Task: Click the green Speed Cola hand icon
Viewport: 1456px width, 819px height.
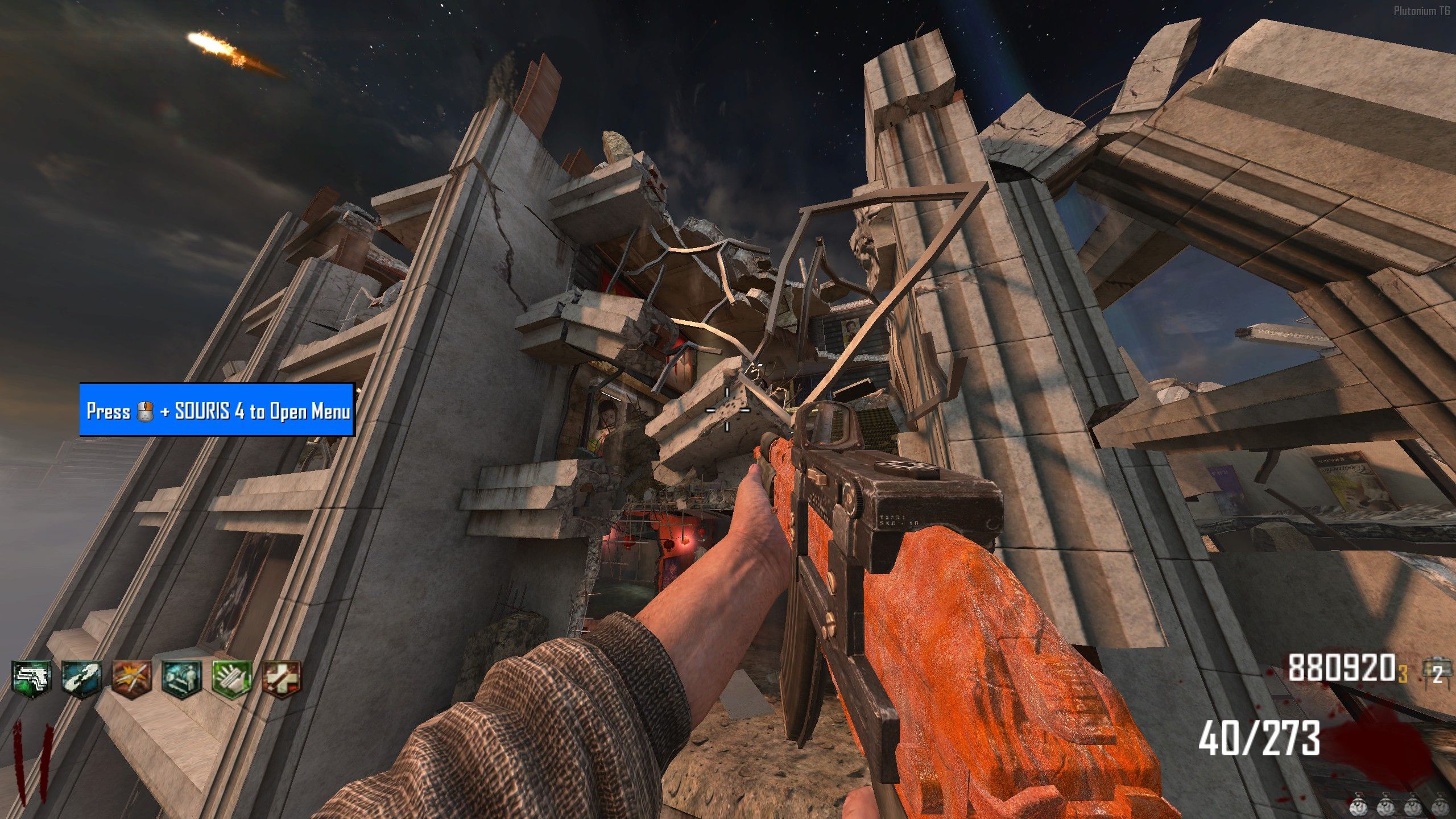Action: (231, 678)
